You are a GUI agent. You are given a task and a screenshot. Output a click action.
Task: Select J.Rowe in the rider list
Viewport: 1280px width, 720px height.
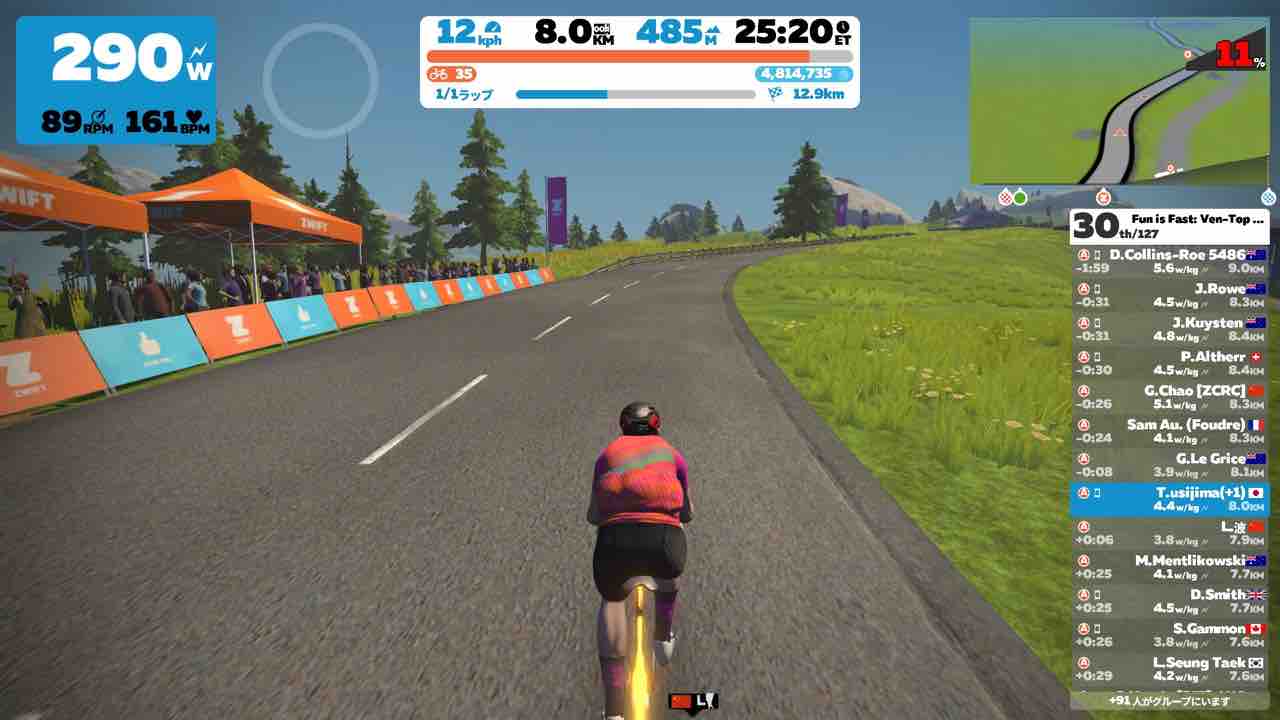point(1170,293)
